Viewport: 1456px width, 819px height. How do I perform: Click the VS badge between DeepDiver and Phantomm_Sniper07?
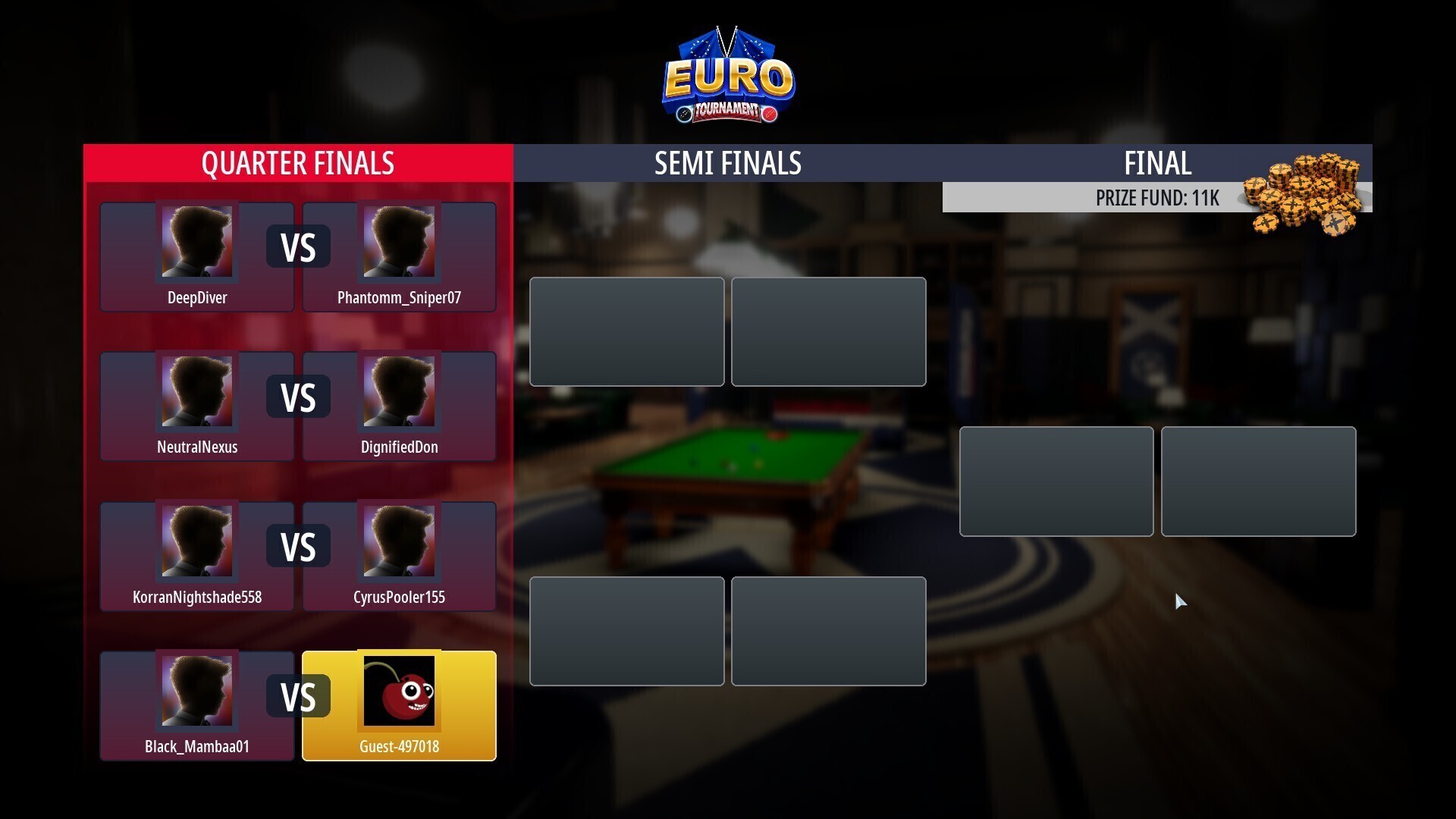pyautogui.click(x=298, y=246)
